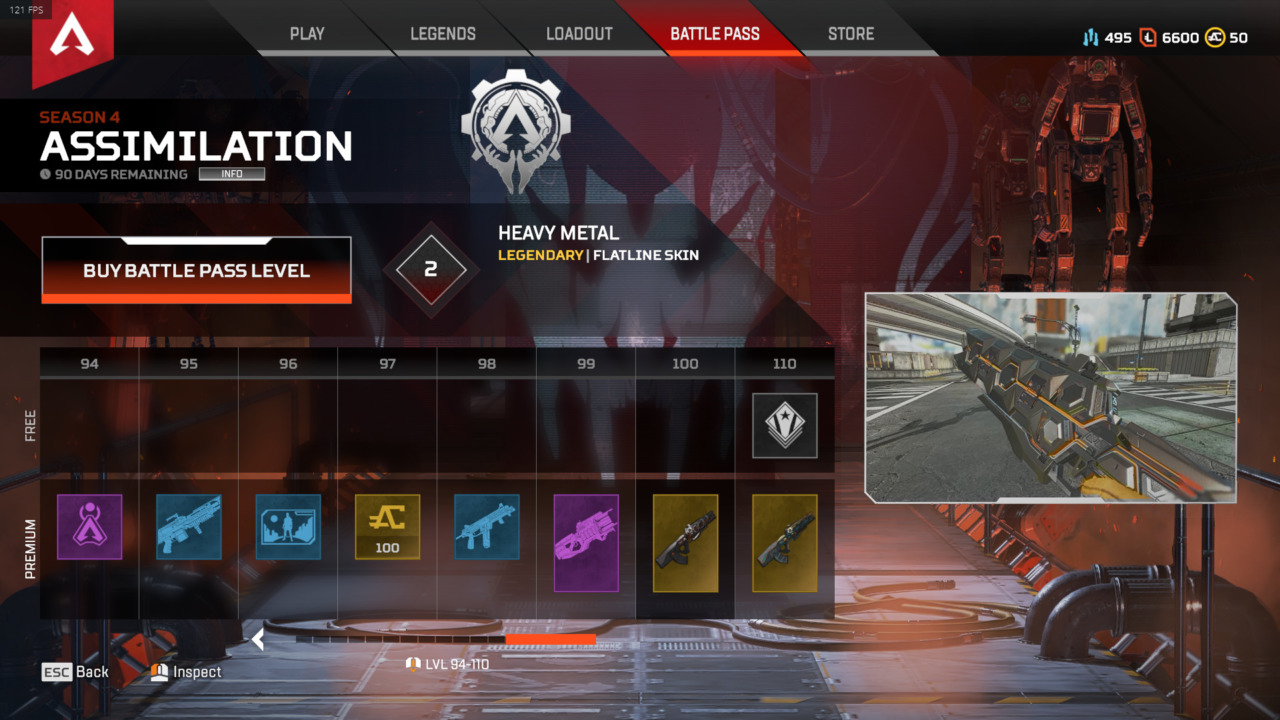Show season Info details
1280x720 pixels.
[232, 174]
